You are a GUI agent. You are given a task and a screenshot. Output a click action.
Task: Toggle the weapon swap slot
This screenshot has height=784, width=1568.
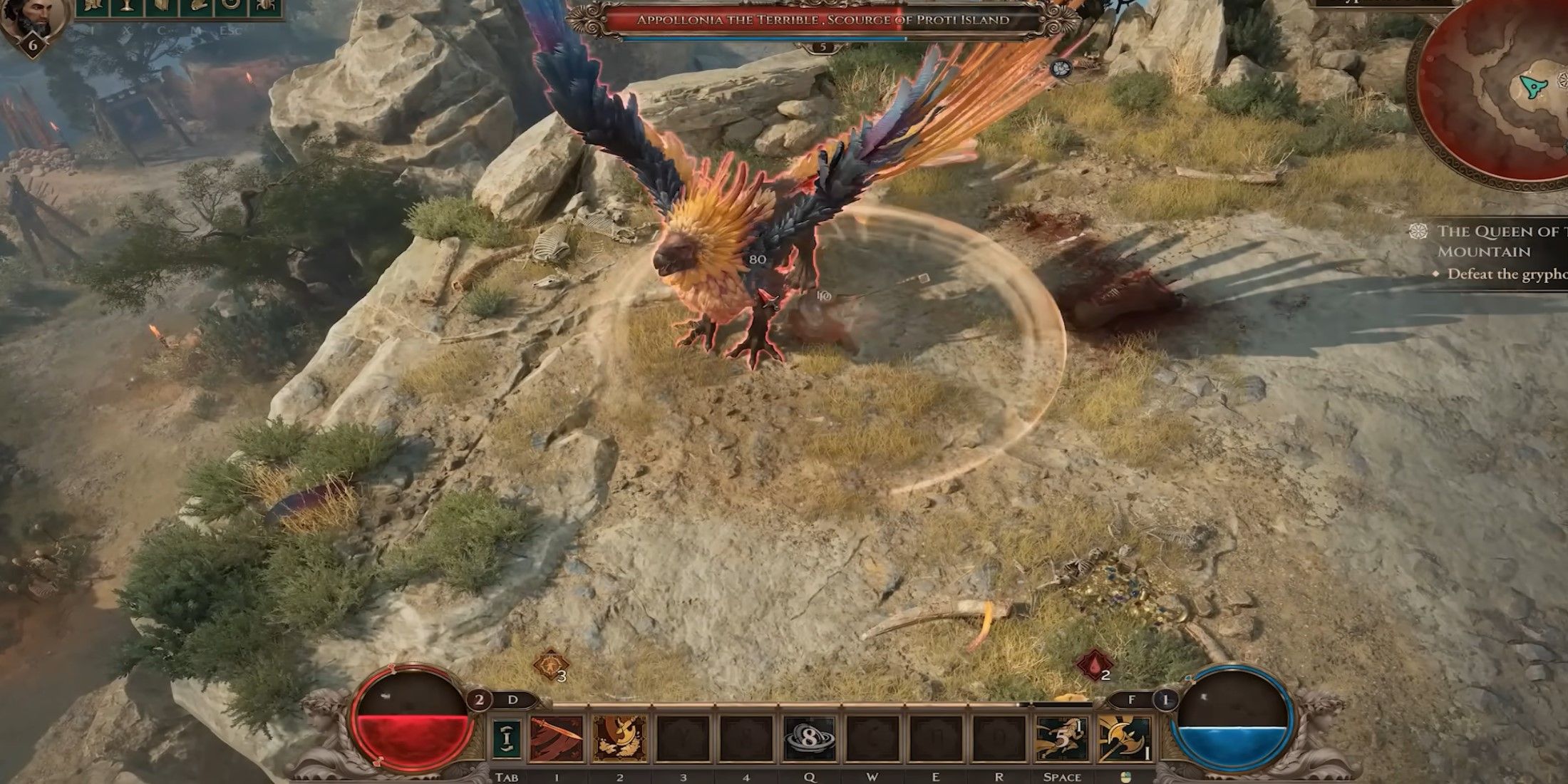point(507,739)
